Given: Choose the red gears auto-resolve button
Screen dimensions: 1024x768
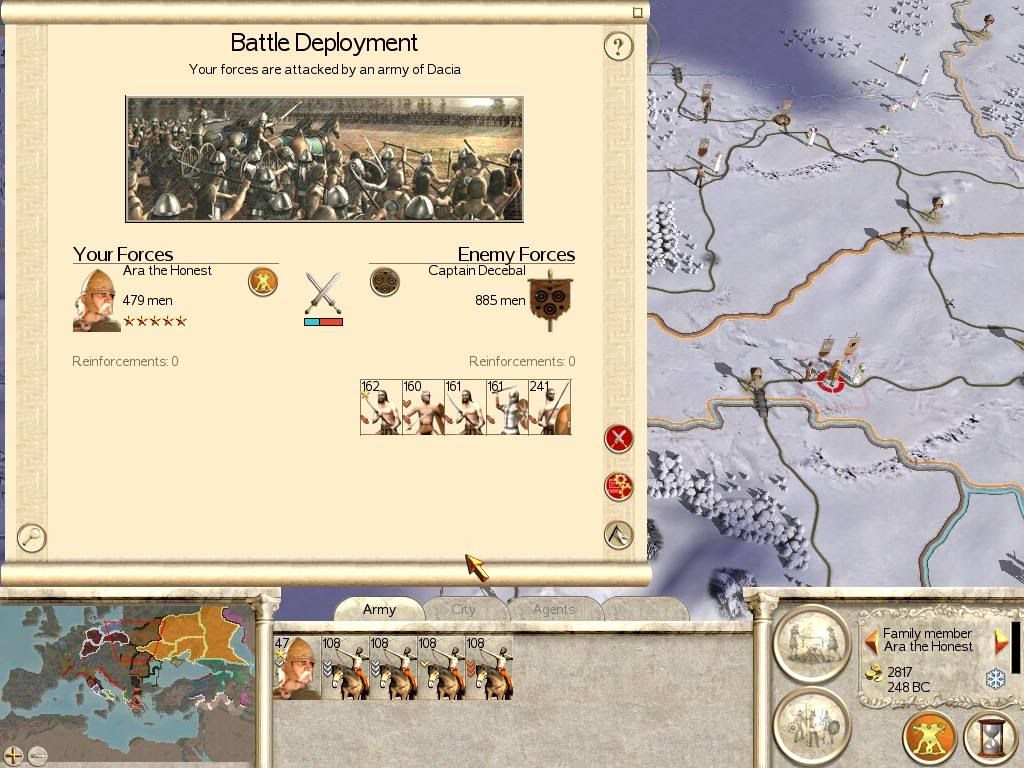Looking at the screenshot, I should pyautogui.click(x=619, y=487).
